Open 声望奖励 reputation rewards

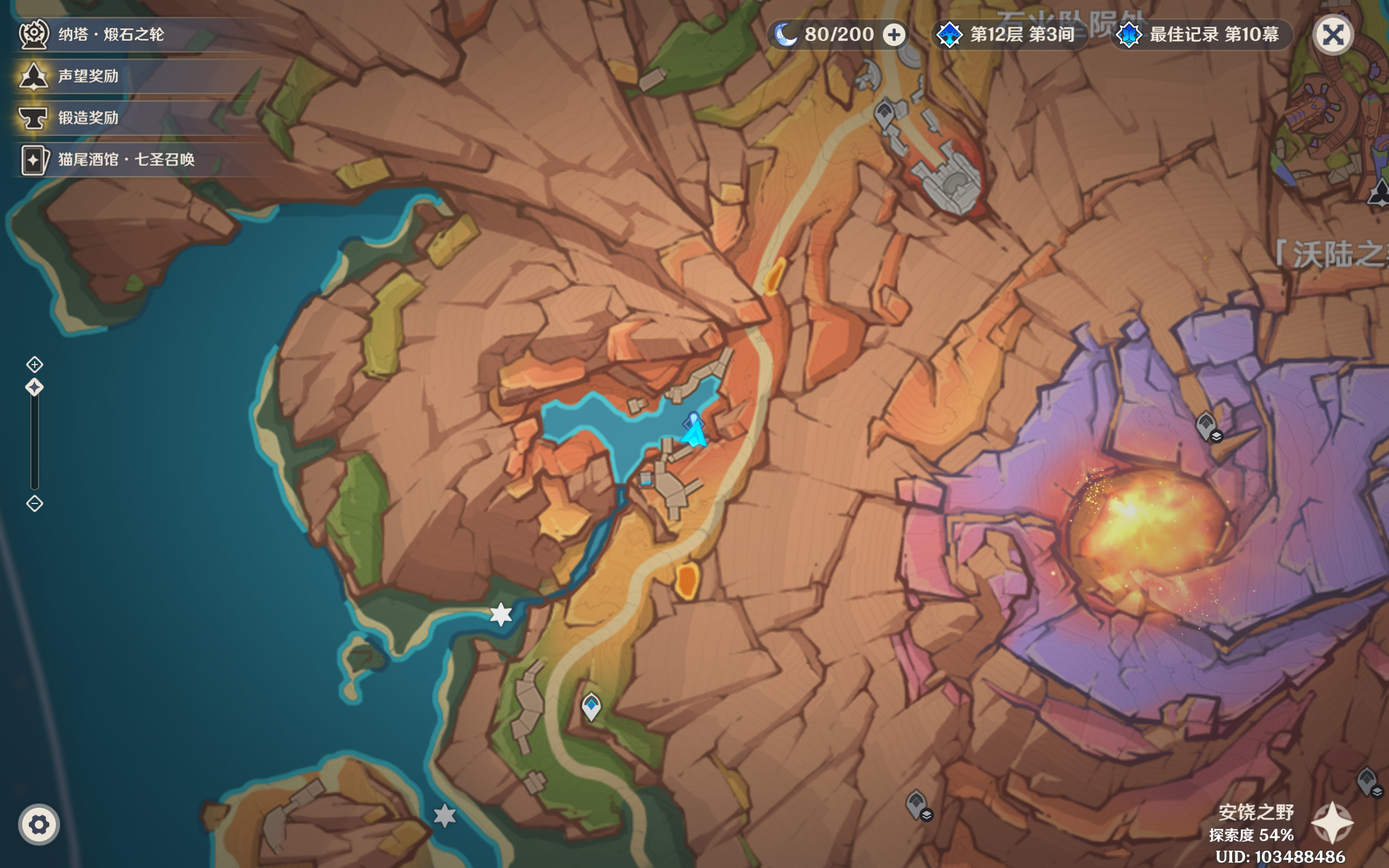(x=87, y=76)
